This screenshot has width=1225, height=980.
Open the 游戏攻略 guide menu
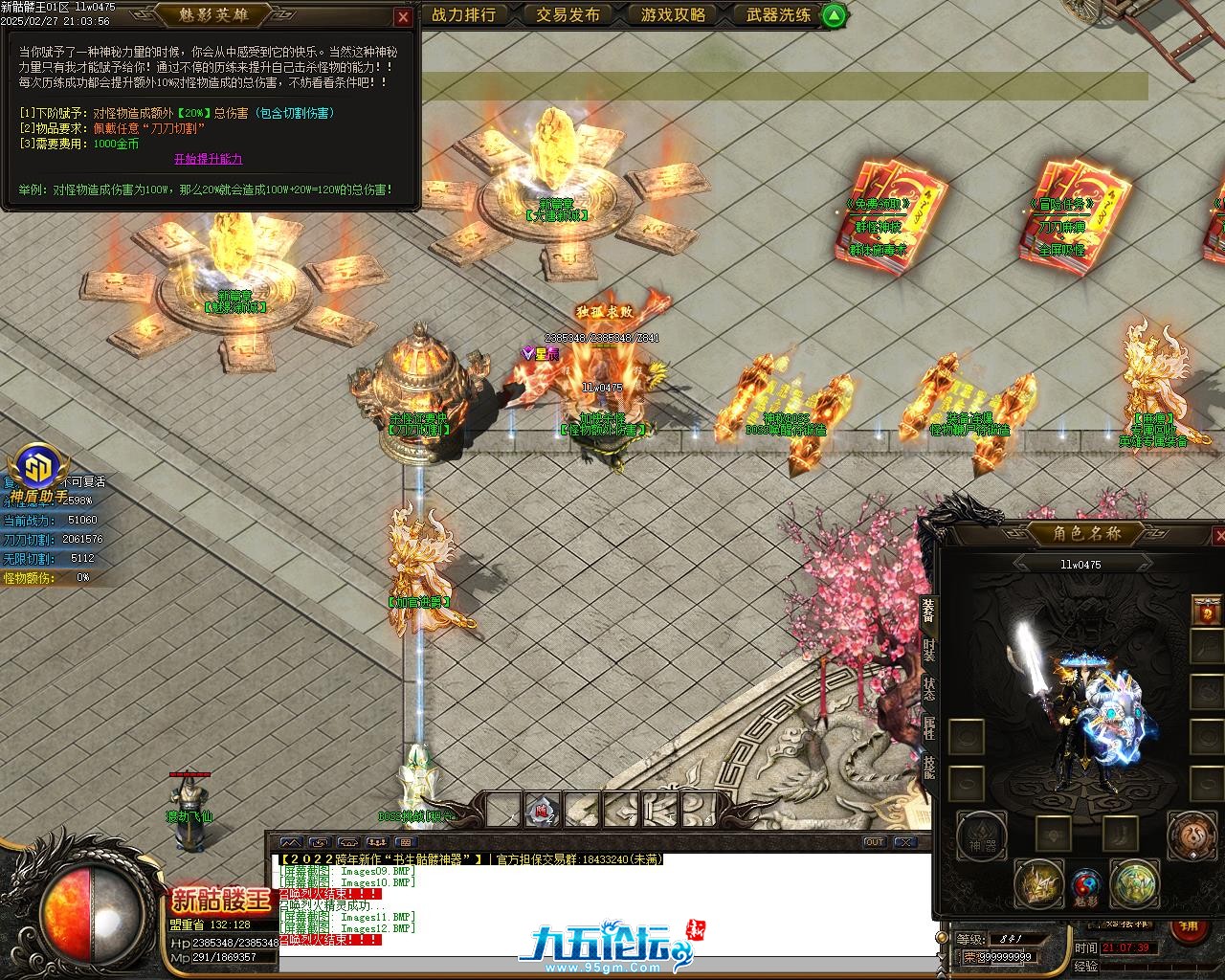pos(673,14)
